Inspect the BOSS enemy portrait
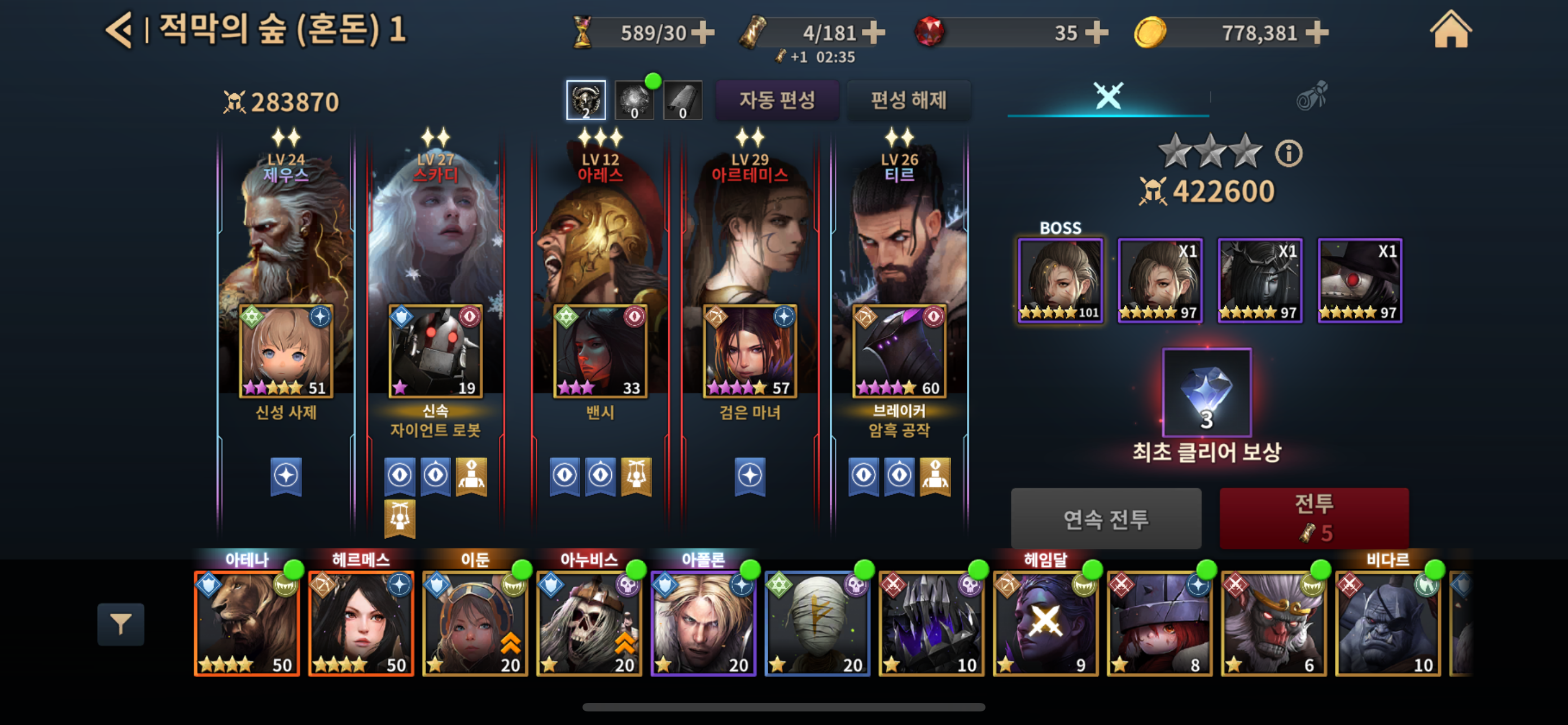1568x725 pixels. pos(1060,280)
